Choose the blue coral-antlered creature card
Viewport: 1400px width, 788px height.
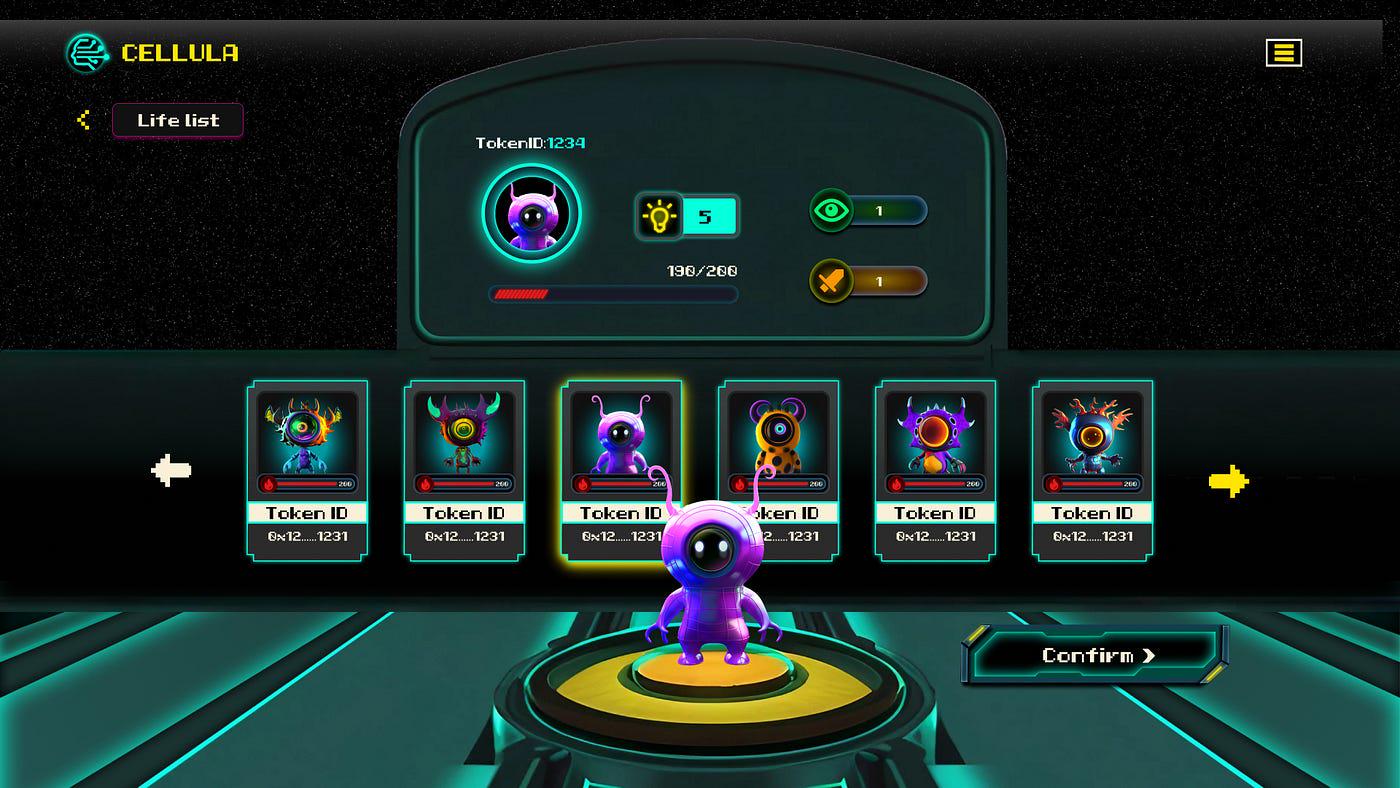(1092, 469)
